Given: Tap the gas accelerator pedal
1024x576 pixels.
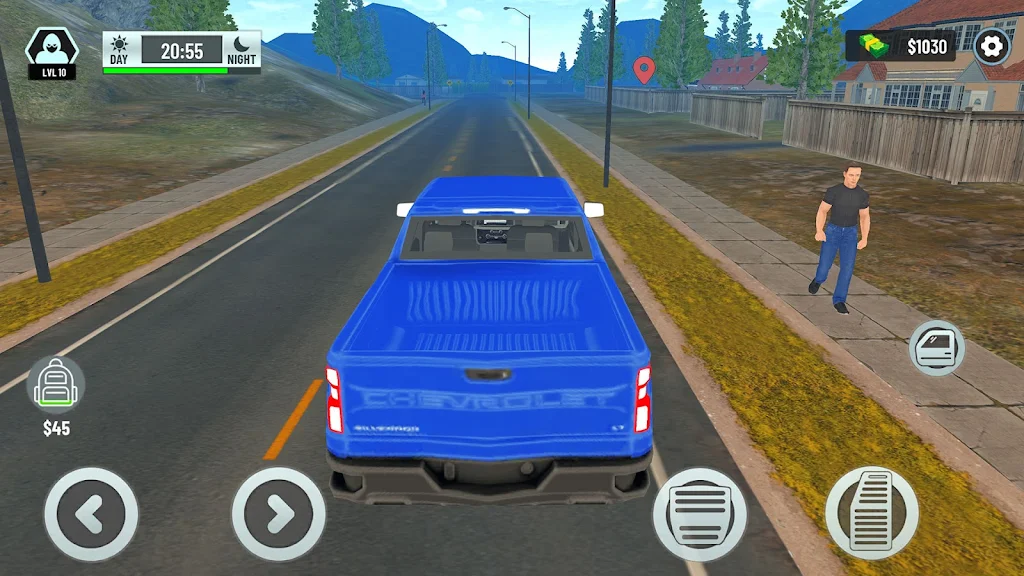Looking at the screenshot, I should point(871,513).
